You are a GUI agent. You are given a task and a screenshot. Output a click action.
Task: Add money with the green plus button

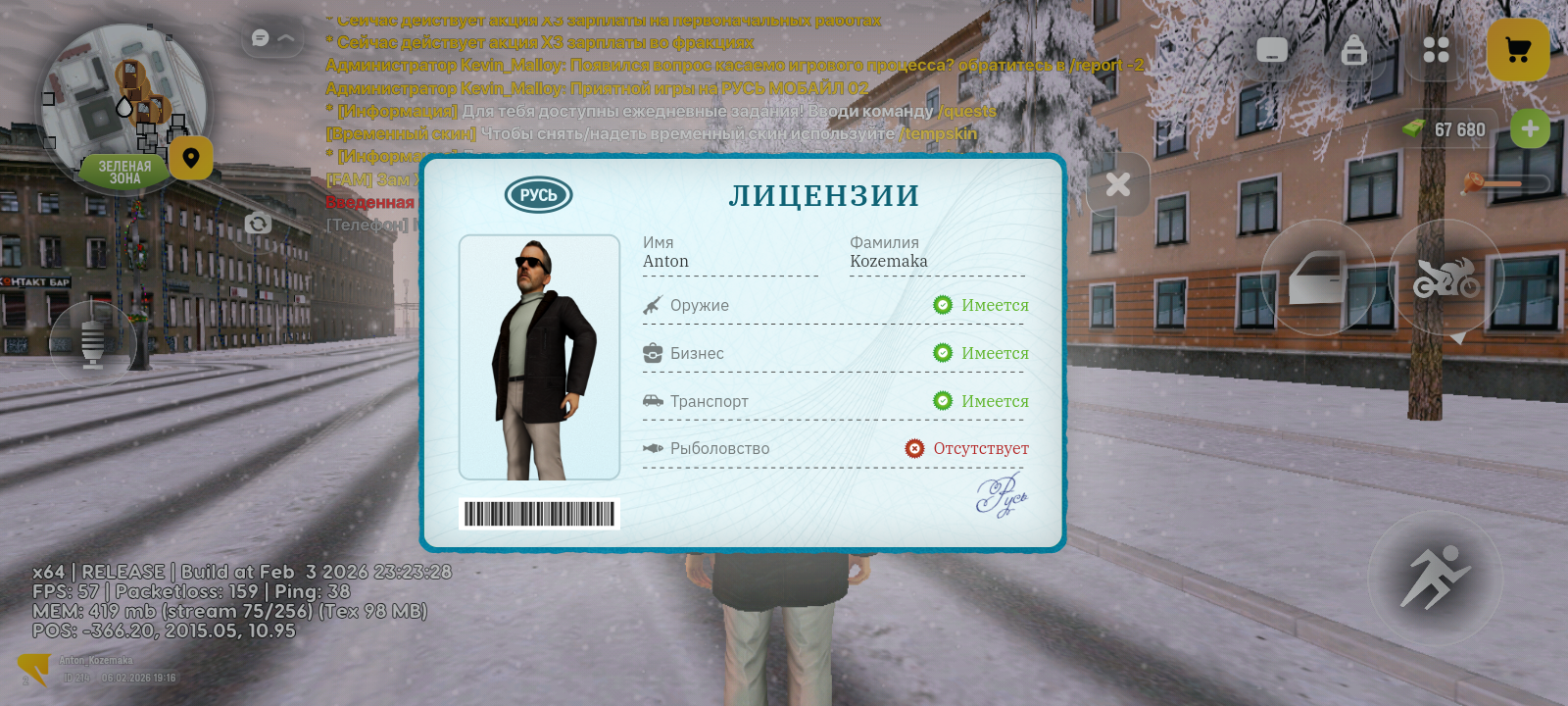tap(1530, 129)
